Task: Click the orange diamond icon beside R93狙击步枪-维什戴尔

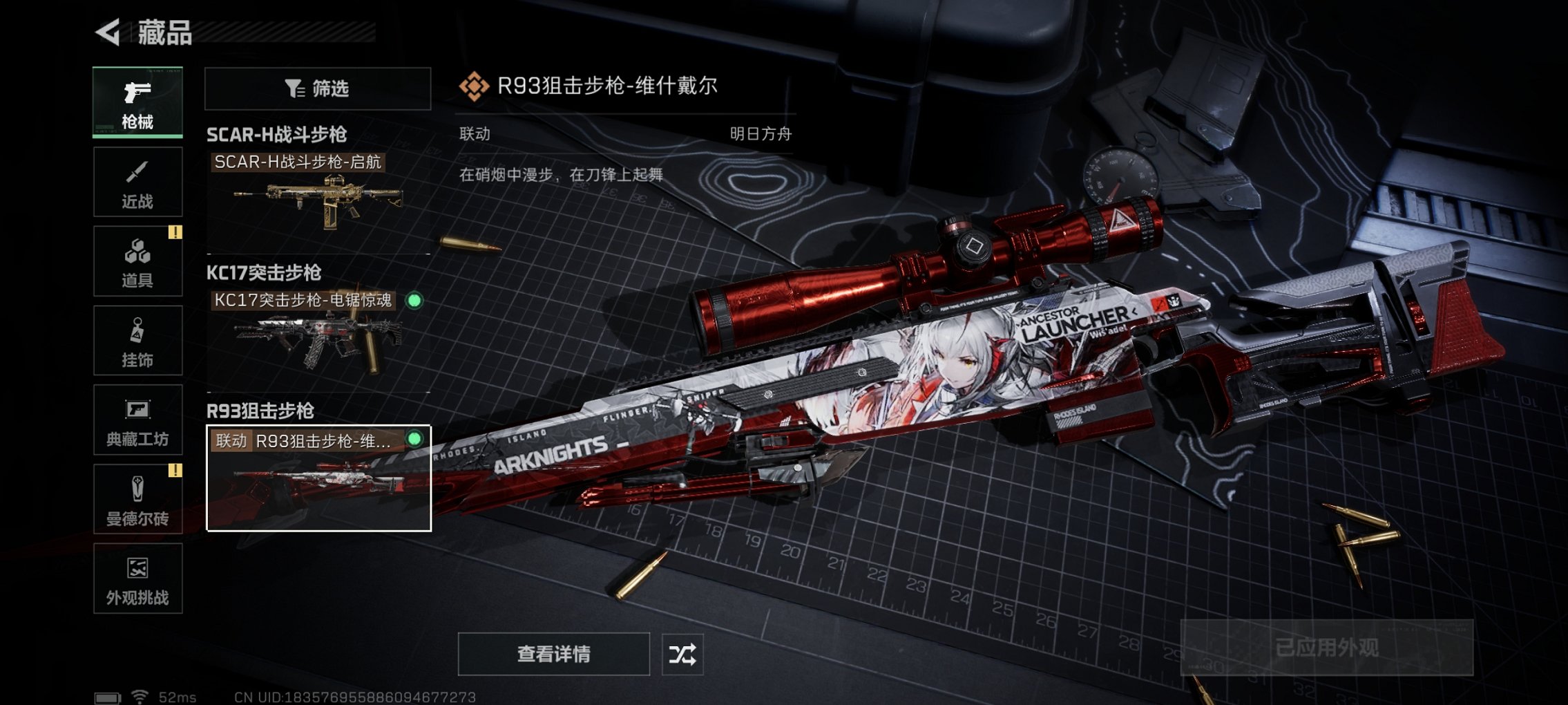Action: click(x=475, y=86)
